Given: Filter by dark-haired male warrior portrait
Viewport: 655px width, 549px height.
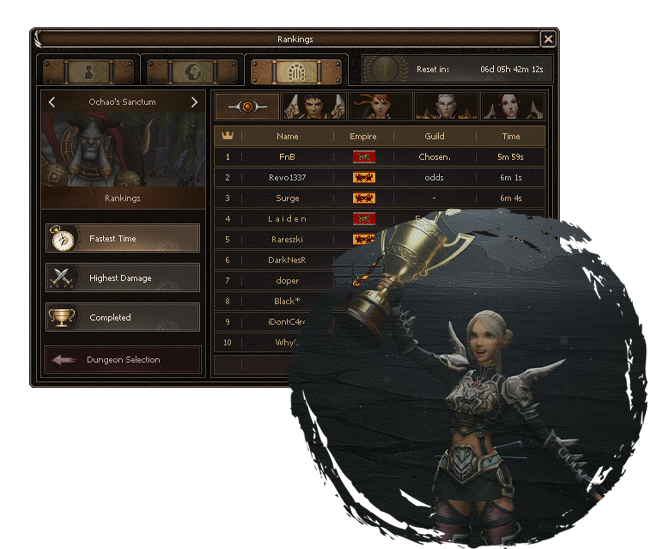Looking at the screenshot, I should [x=314, y=106].
